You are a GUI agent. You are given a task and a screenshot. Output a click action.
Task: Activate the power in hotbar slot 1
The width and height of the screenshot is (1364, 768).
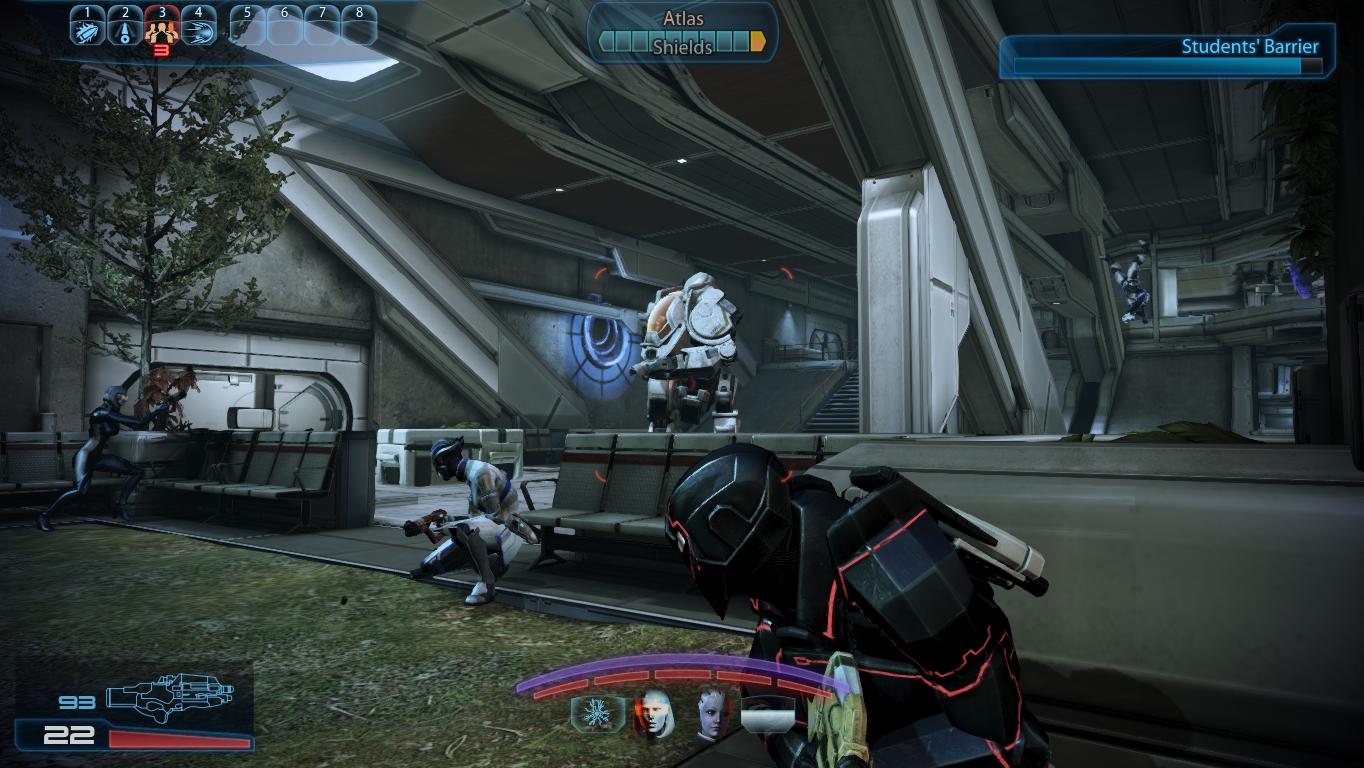(x=88, y=27)
